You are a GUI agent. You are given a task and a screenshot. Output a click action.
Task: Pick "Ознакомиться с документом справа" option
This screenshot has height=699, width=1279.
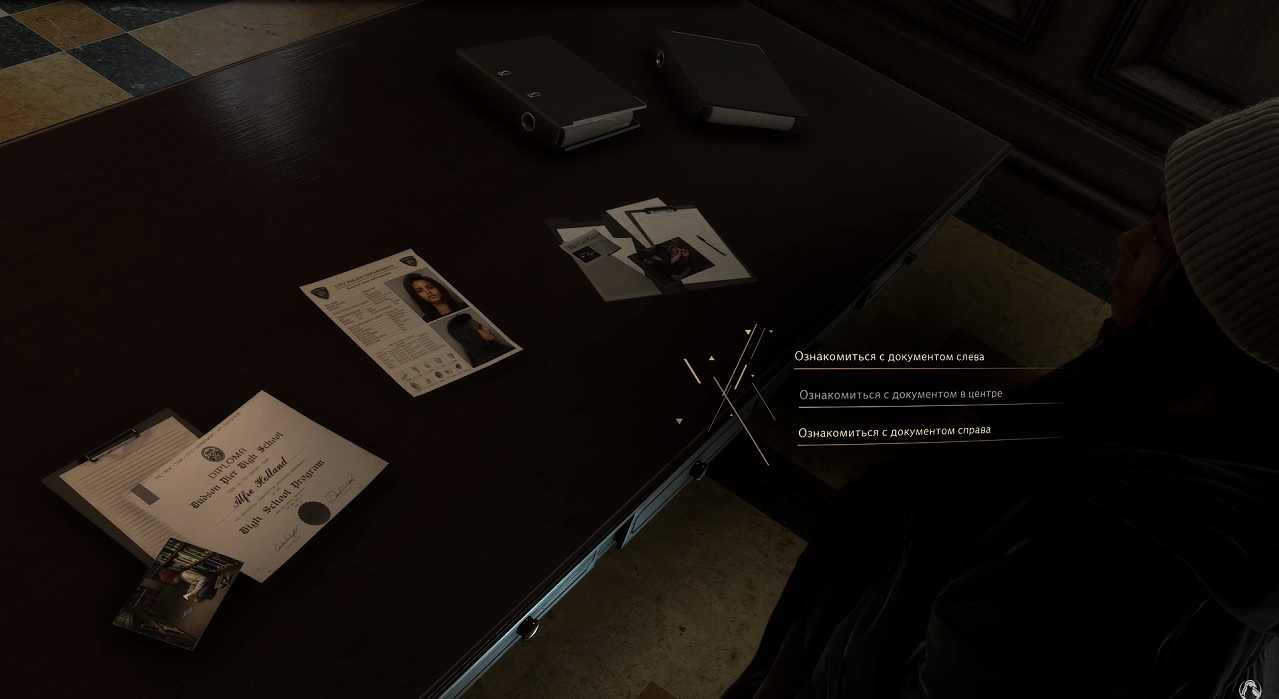(x=895, y=431)
